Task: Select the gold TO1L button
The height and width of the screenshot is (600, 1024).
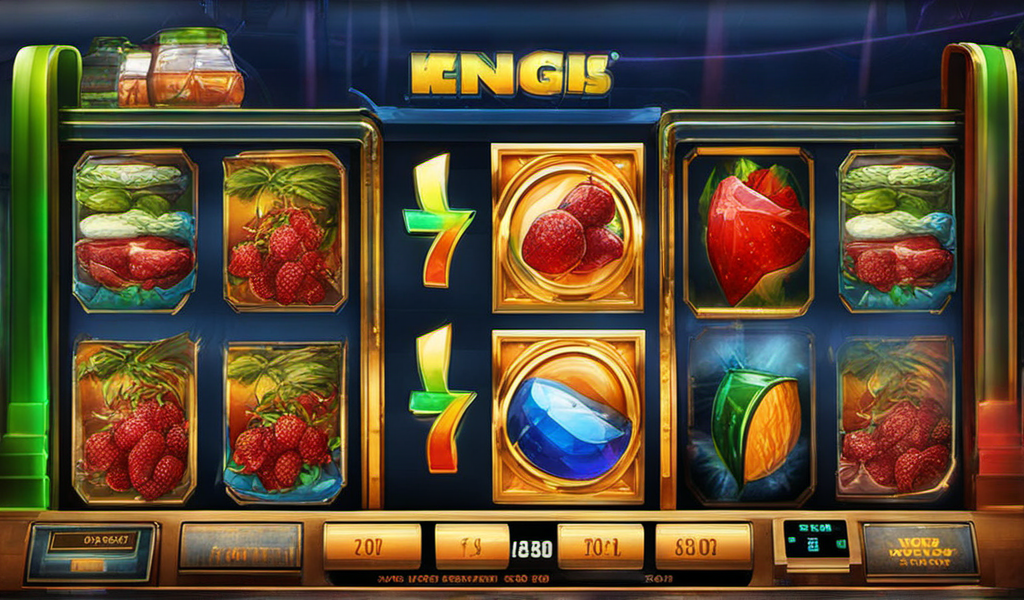Action: point(600,546)
